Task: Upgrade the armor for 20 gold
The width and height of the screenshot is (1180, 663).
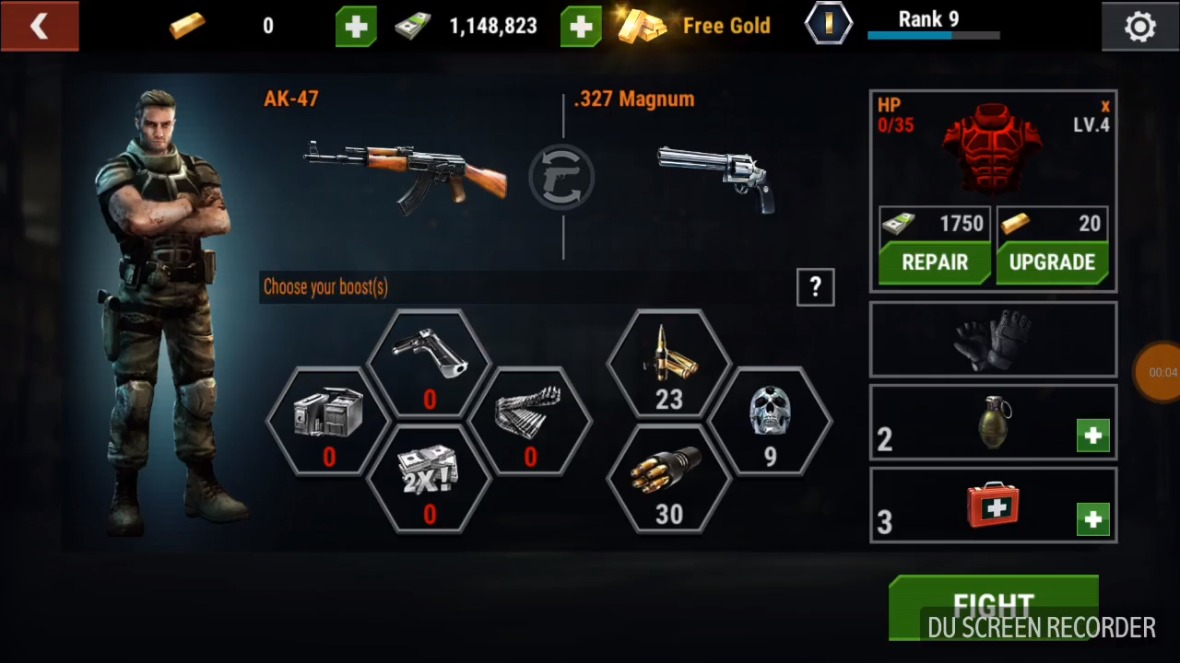Action: [1052, 262]
